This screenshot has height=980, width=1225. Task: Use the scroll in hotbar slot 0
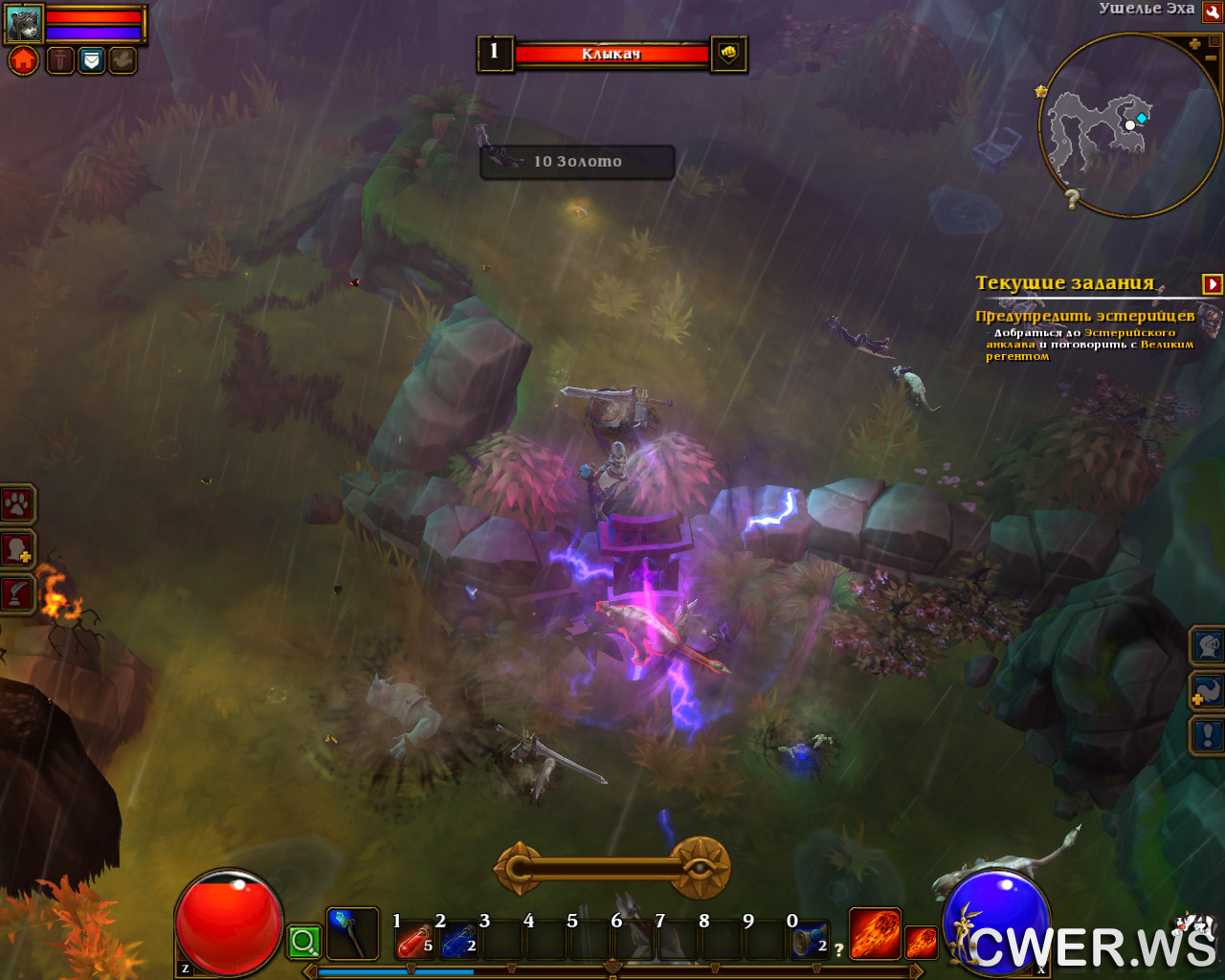point(808,942)
